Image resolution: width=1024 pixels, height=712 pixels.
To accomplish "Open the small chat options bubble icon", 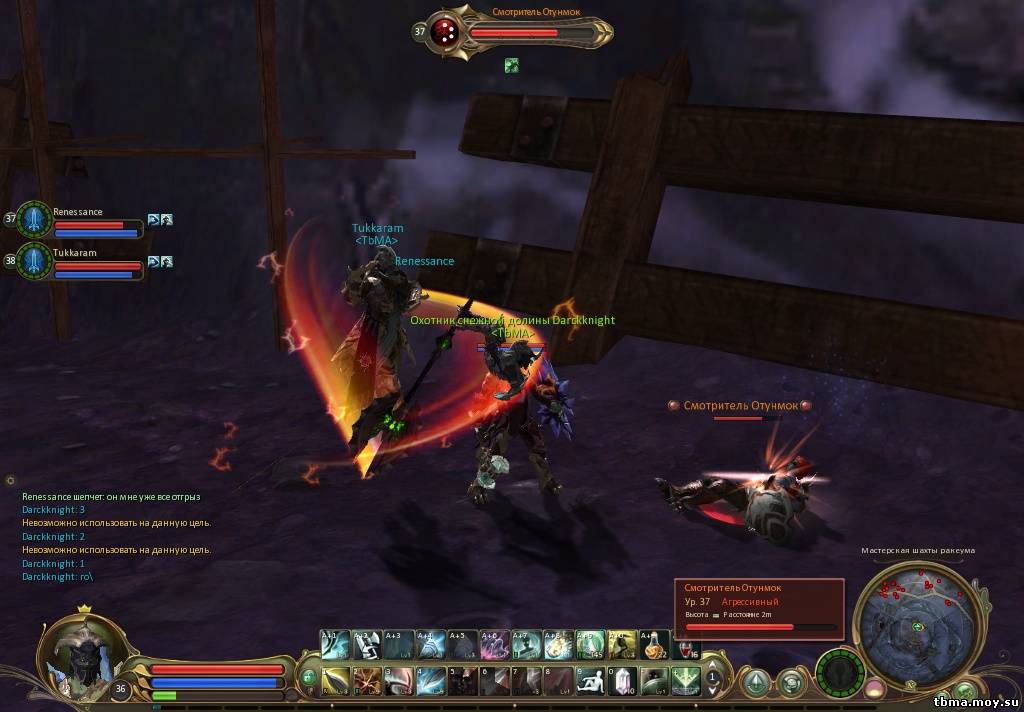I will coord(10,481).
